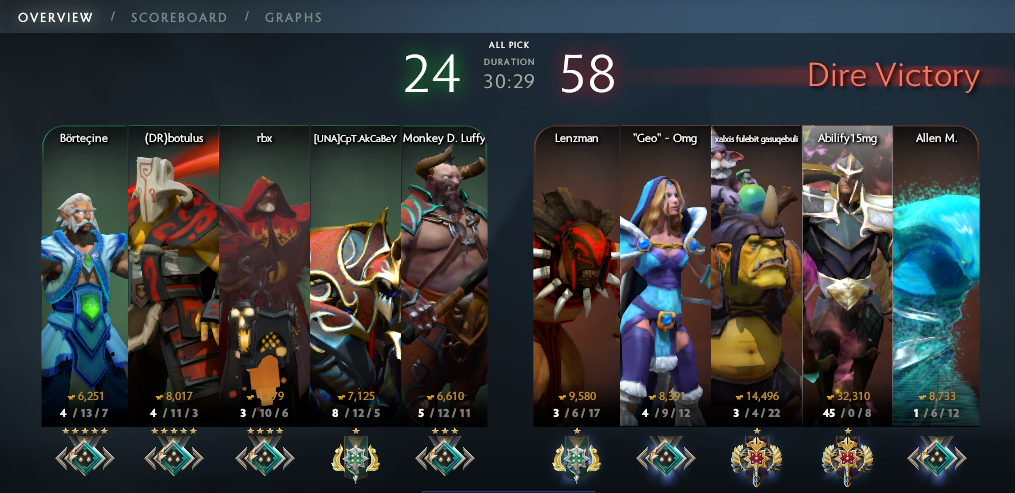This screenshot has height=493, width=1015.
Task: Select the Alchemist hero card
Action: tap(756, 270)
